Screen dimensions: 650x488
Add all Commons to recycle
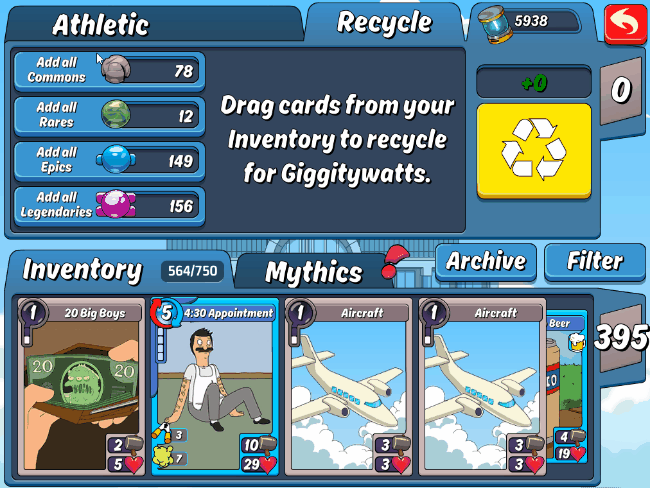[109, 70]
